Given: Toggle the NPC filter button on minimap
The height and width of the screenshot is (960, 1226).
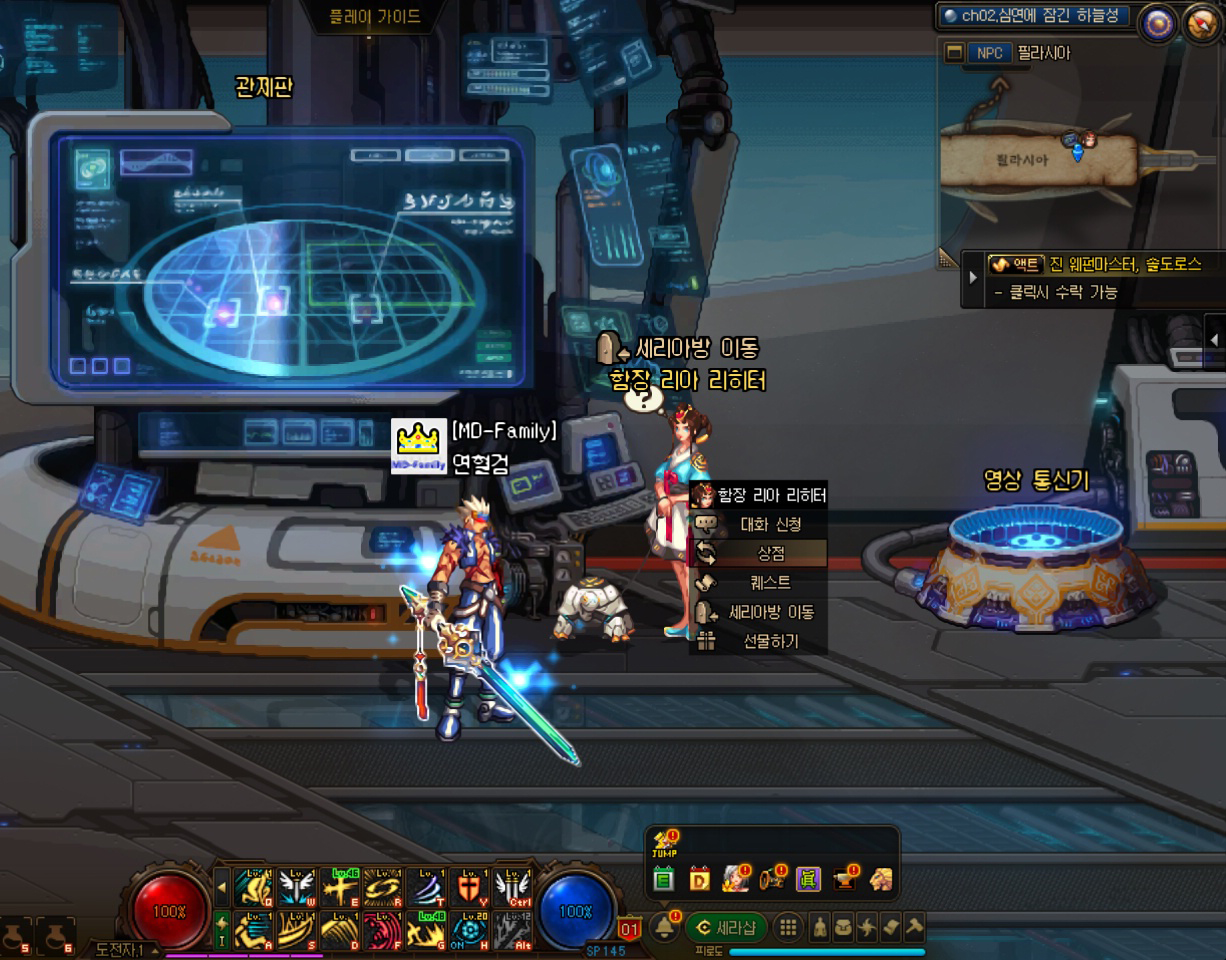Looking at the screenshot, I should (988, 53).
